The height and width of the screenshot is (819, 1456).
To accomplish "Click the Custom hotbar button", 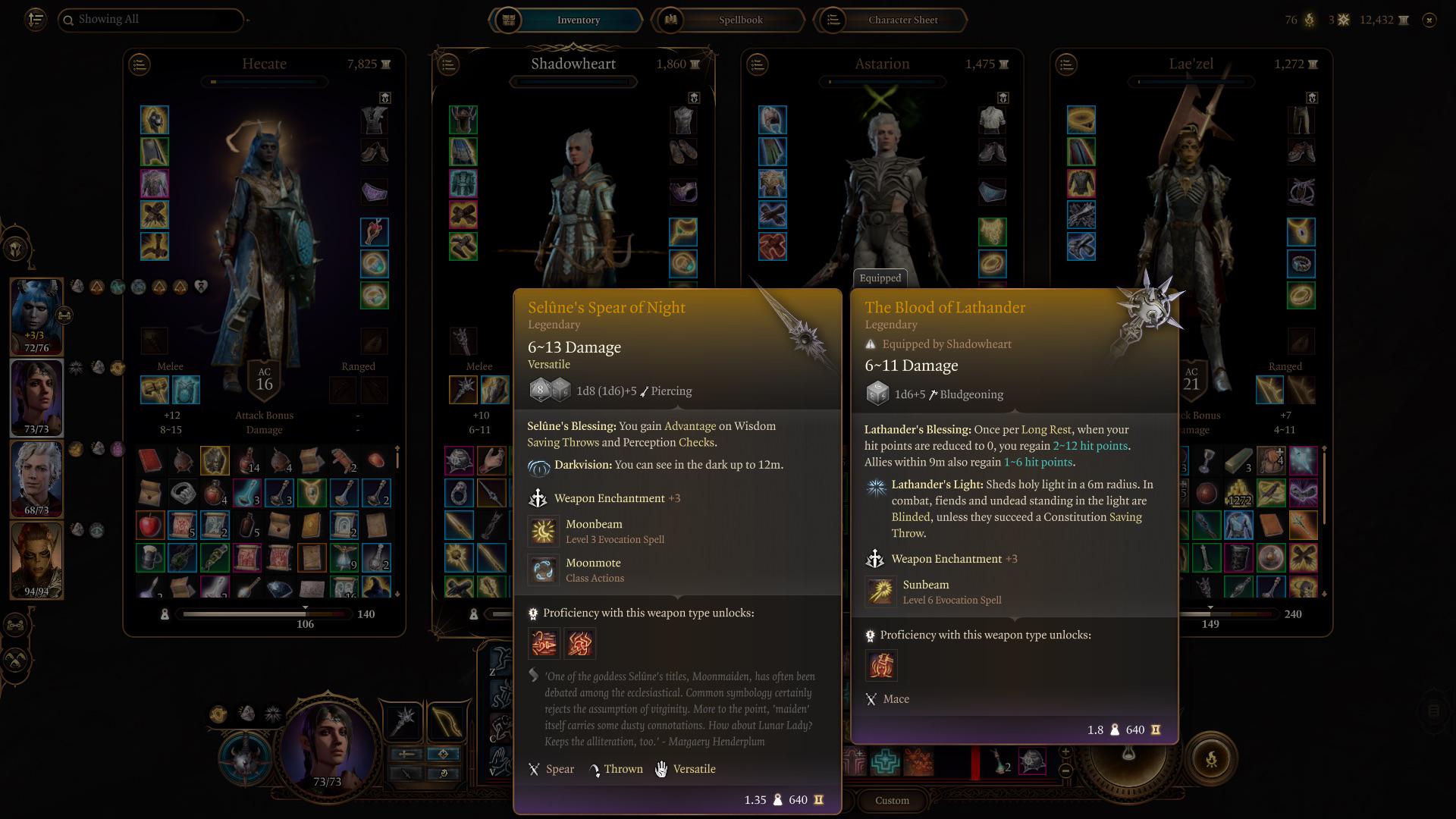I will (x=891, y=800).
